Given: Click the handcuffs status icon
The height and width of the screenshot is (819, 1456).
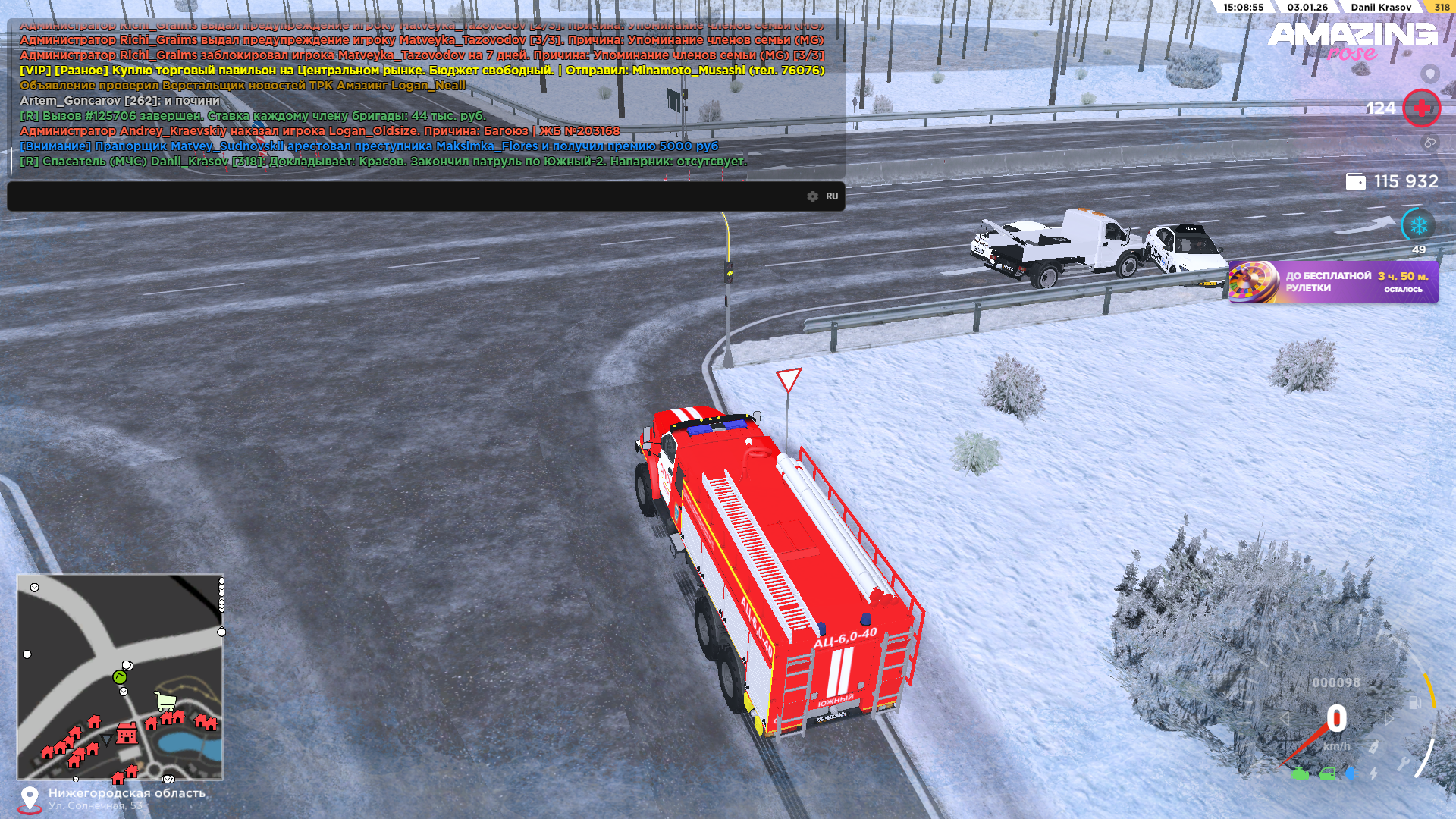Looking at the screenshot, I should (1429, 143).
